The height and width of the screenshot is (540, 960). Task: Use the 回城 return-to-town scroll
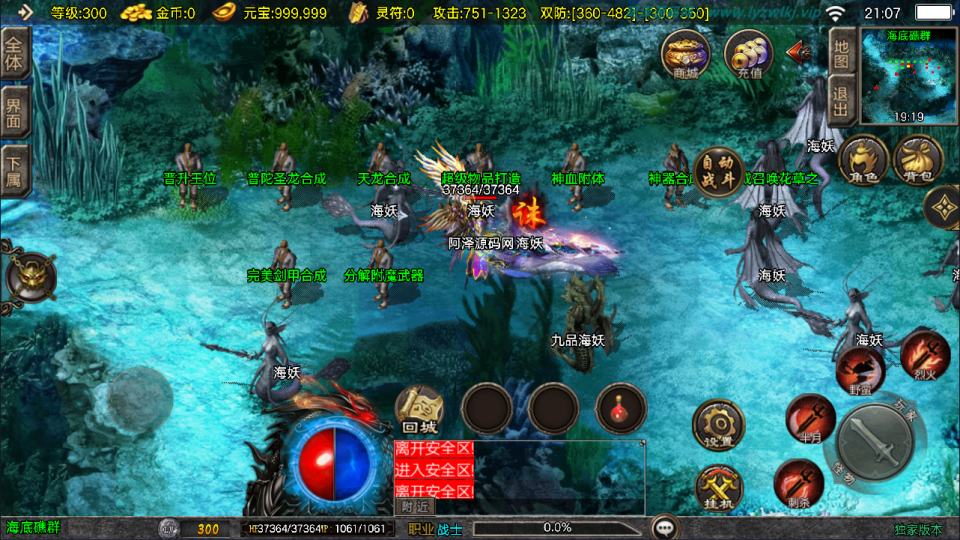(x=421, y=408)
